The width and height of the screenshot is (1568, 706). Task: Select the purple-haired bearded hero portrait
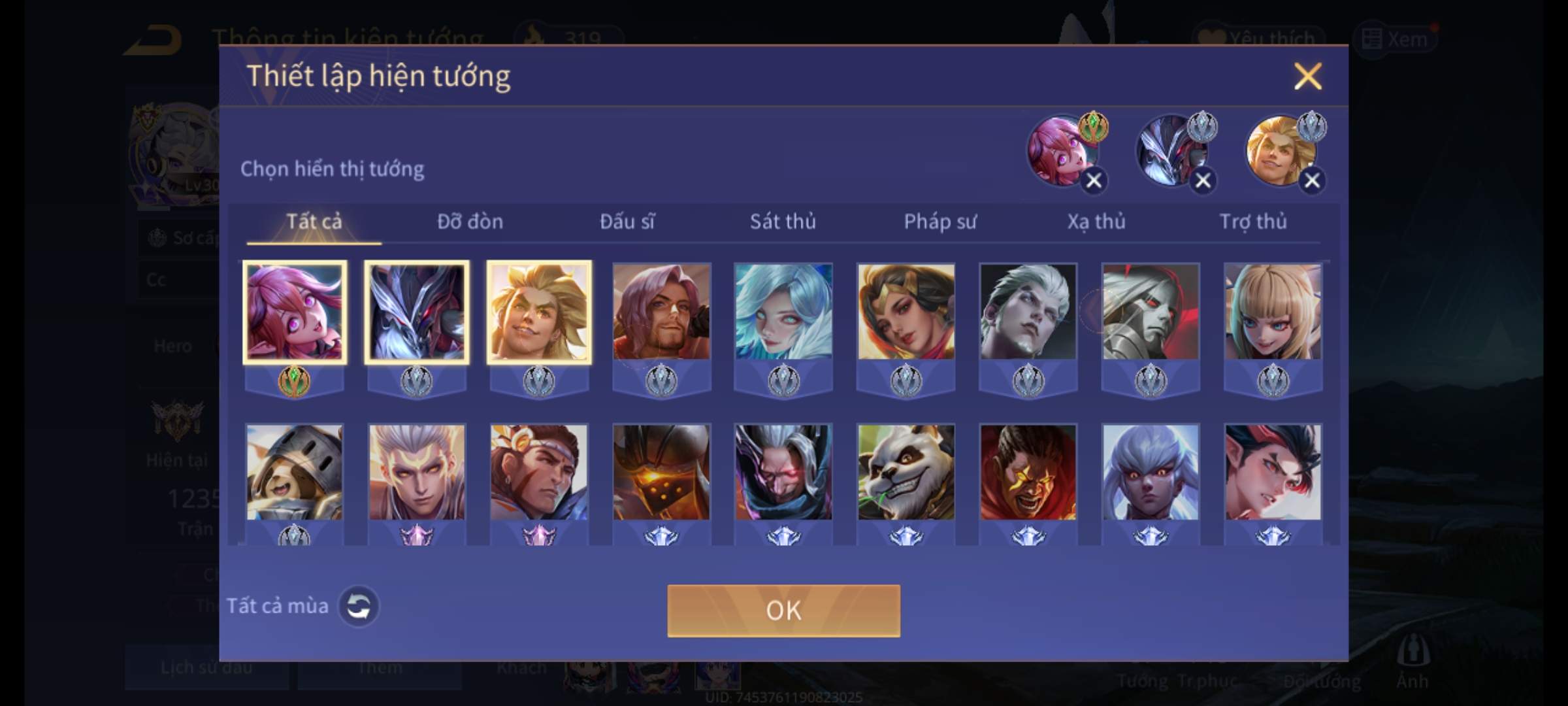(661, 312)
